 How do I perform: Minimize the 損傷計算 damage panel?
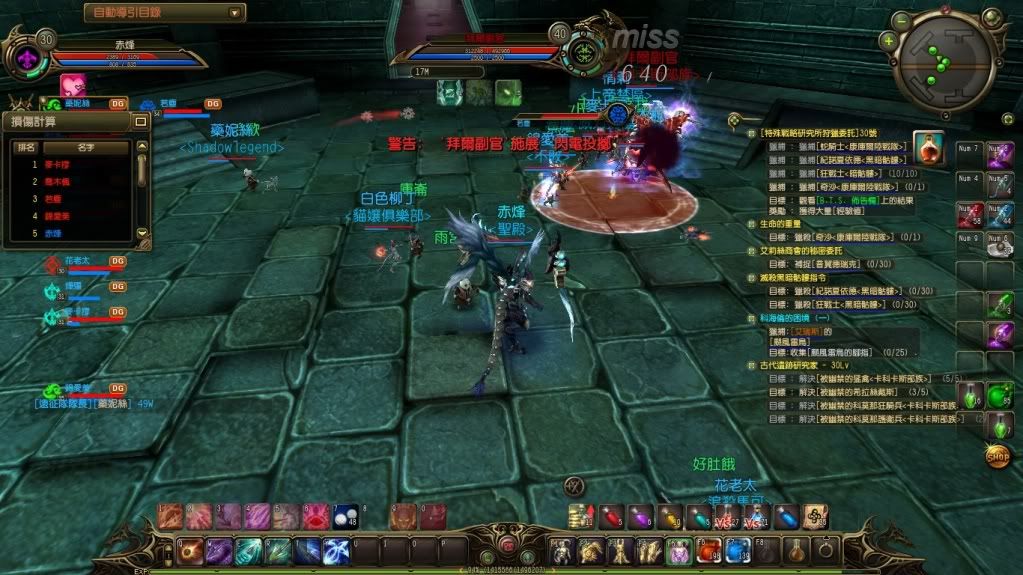point(141,120)
